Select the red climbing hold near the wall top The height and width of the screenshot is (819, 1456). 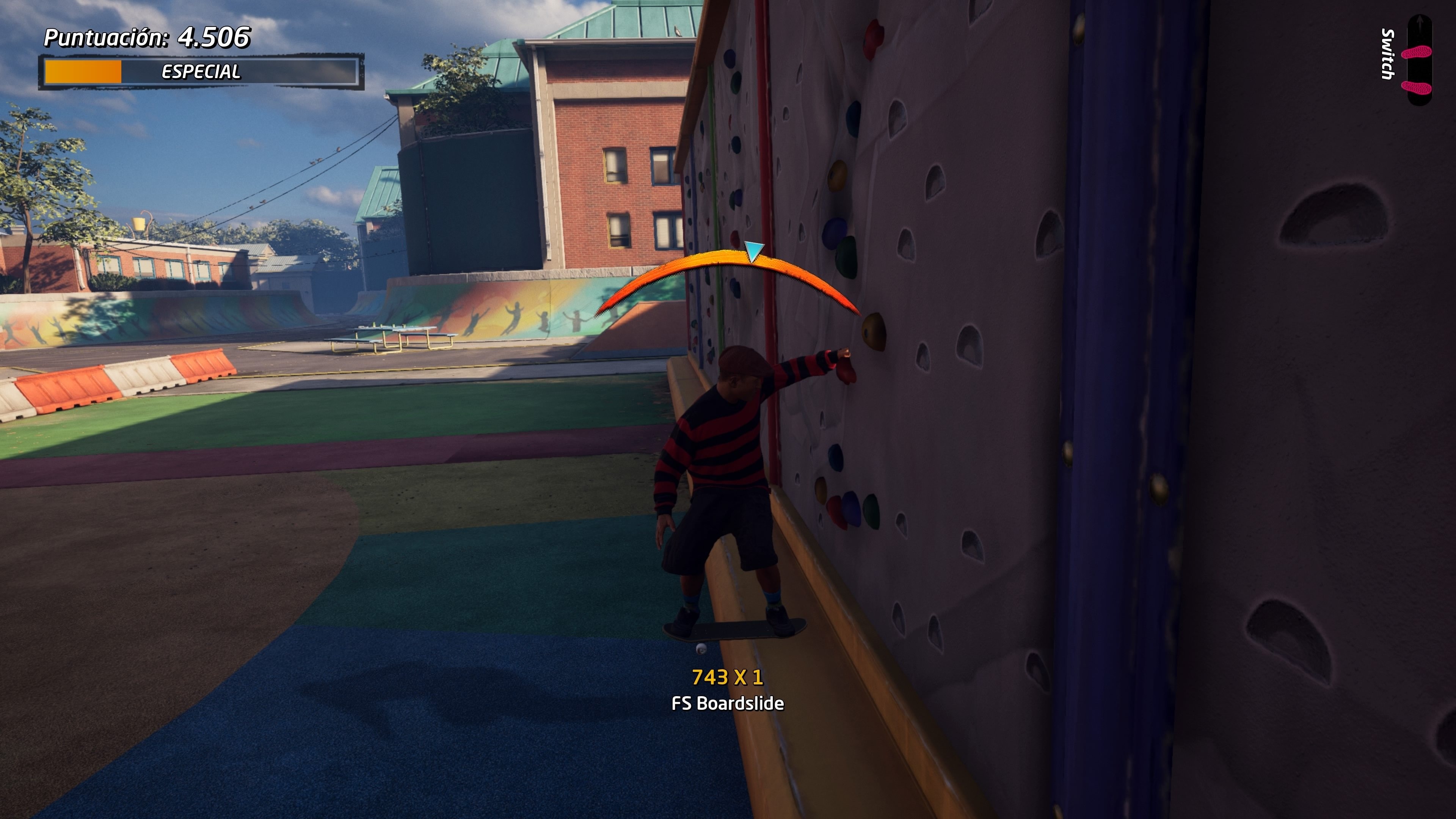click(x=873, y=39)
